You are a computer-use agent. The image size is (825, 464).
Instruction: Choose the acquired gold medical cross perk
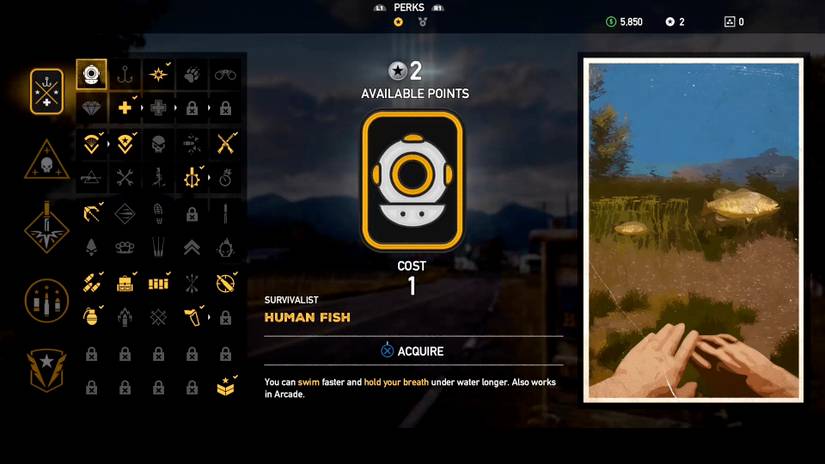point(125,108)
